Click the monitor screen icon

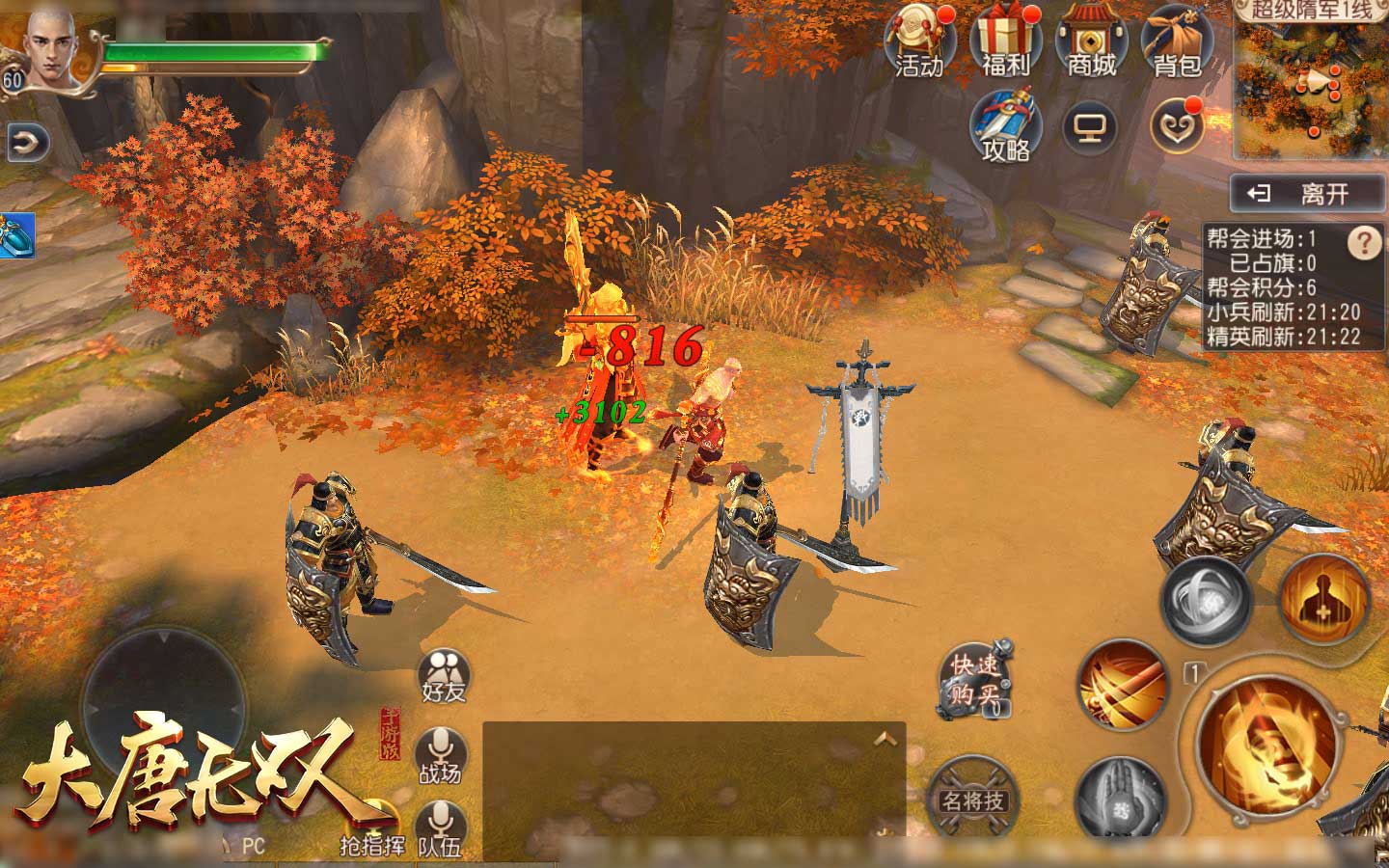pos(1090,127)
